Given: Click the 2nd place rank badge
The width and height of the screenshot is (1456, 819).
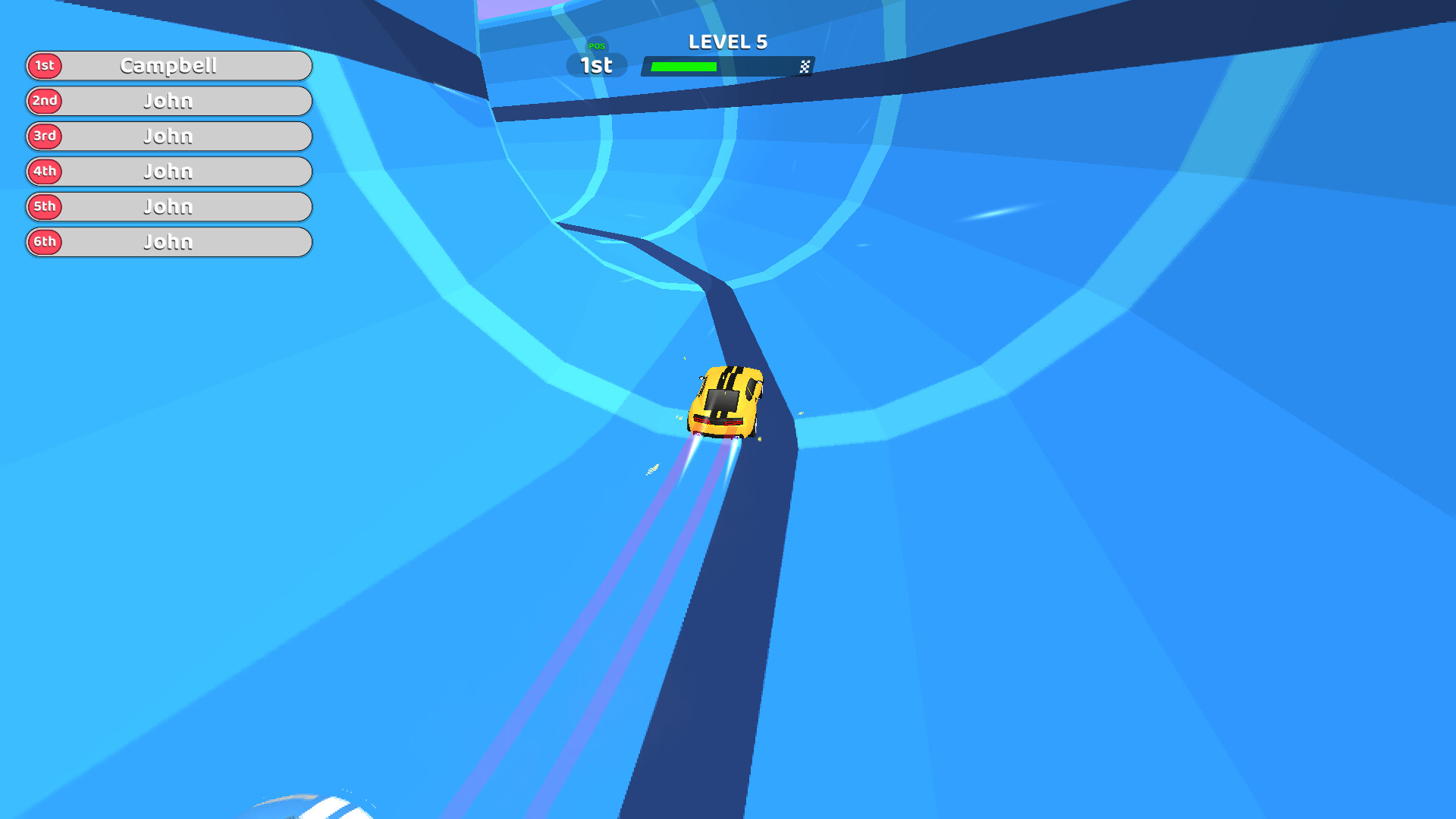Looking at the screenshot, I should point(44,101).
